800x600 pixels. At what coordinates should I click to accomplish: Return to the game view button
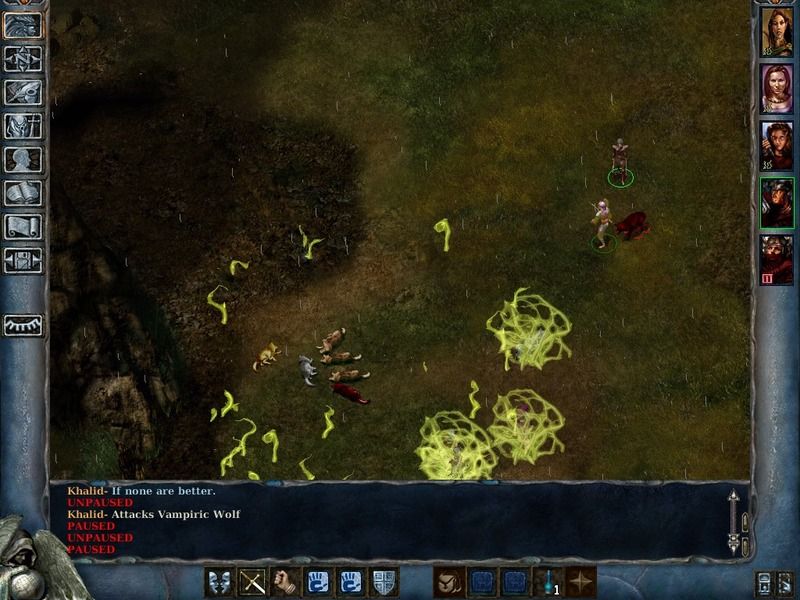coord(23,25)
